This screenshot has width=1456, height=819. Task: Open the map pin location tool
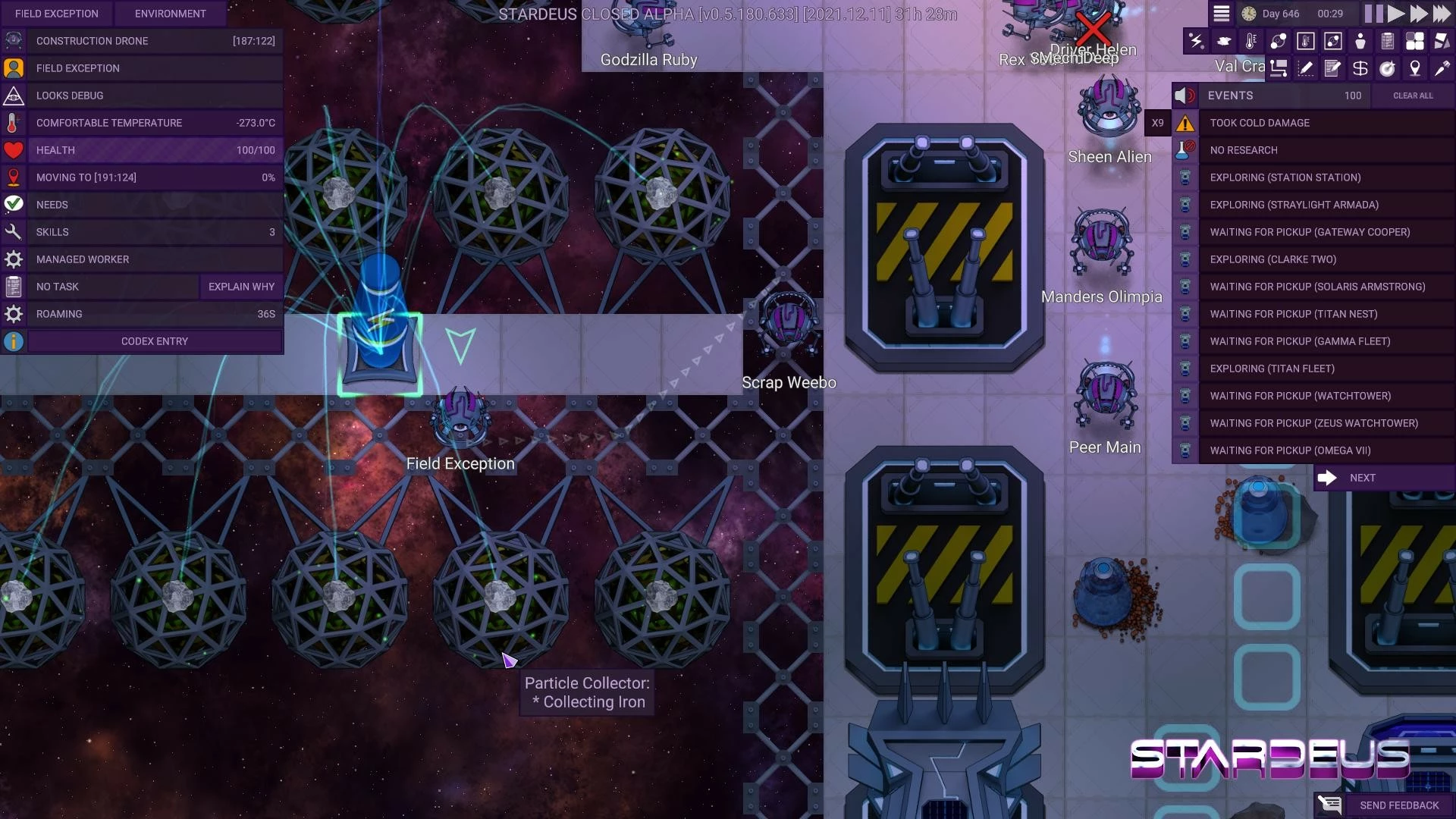pyautogui.click(x=1415, y=69)
